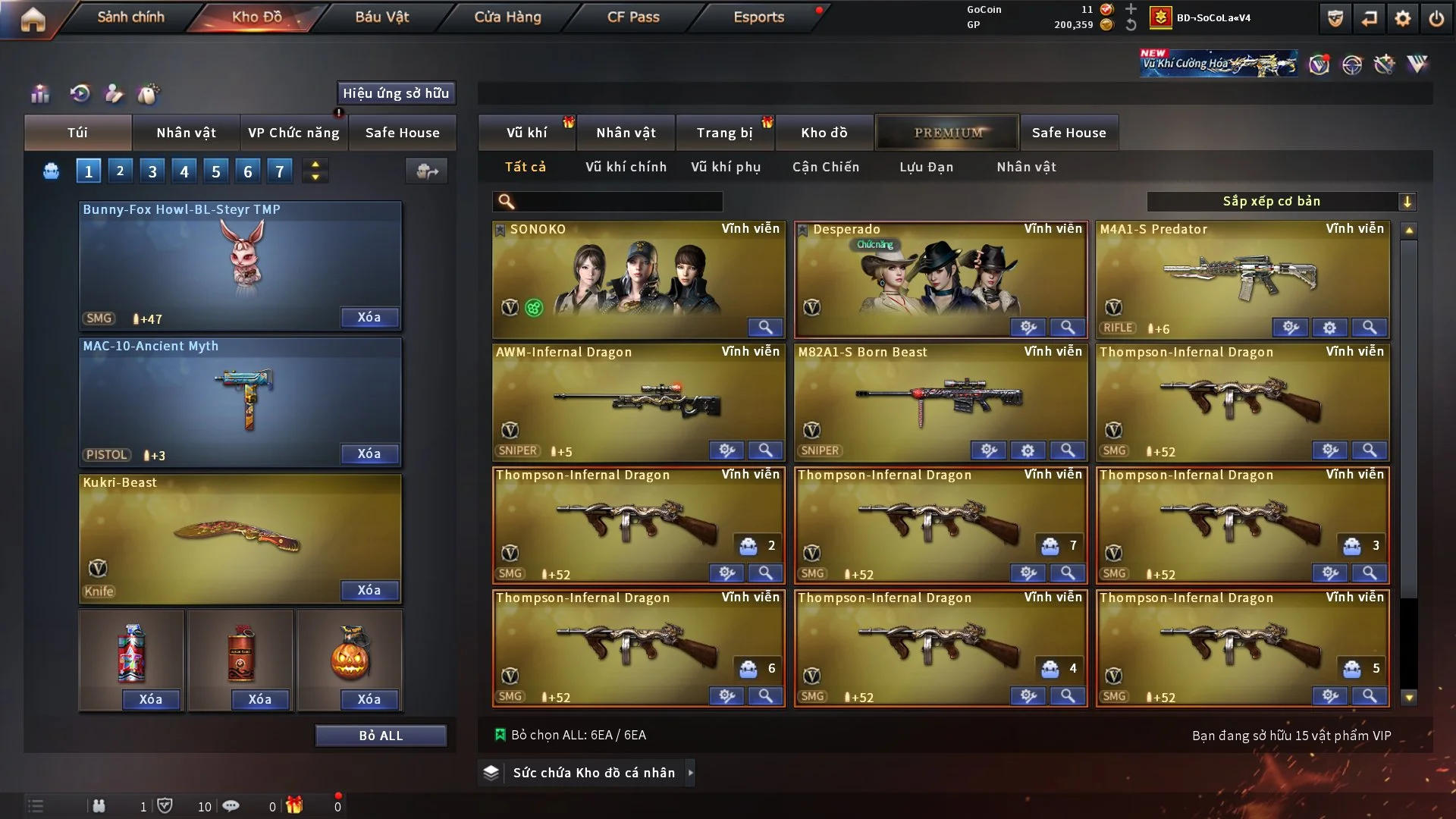Click the up arrow of the bag stepper
The image size is (1456, 819).
[315, 164]
